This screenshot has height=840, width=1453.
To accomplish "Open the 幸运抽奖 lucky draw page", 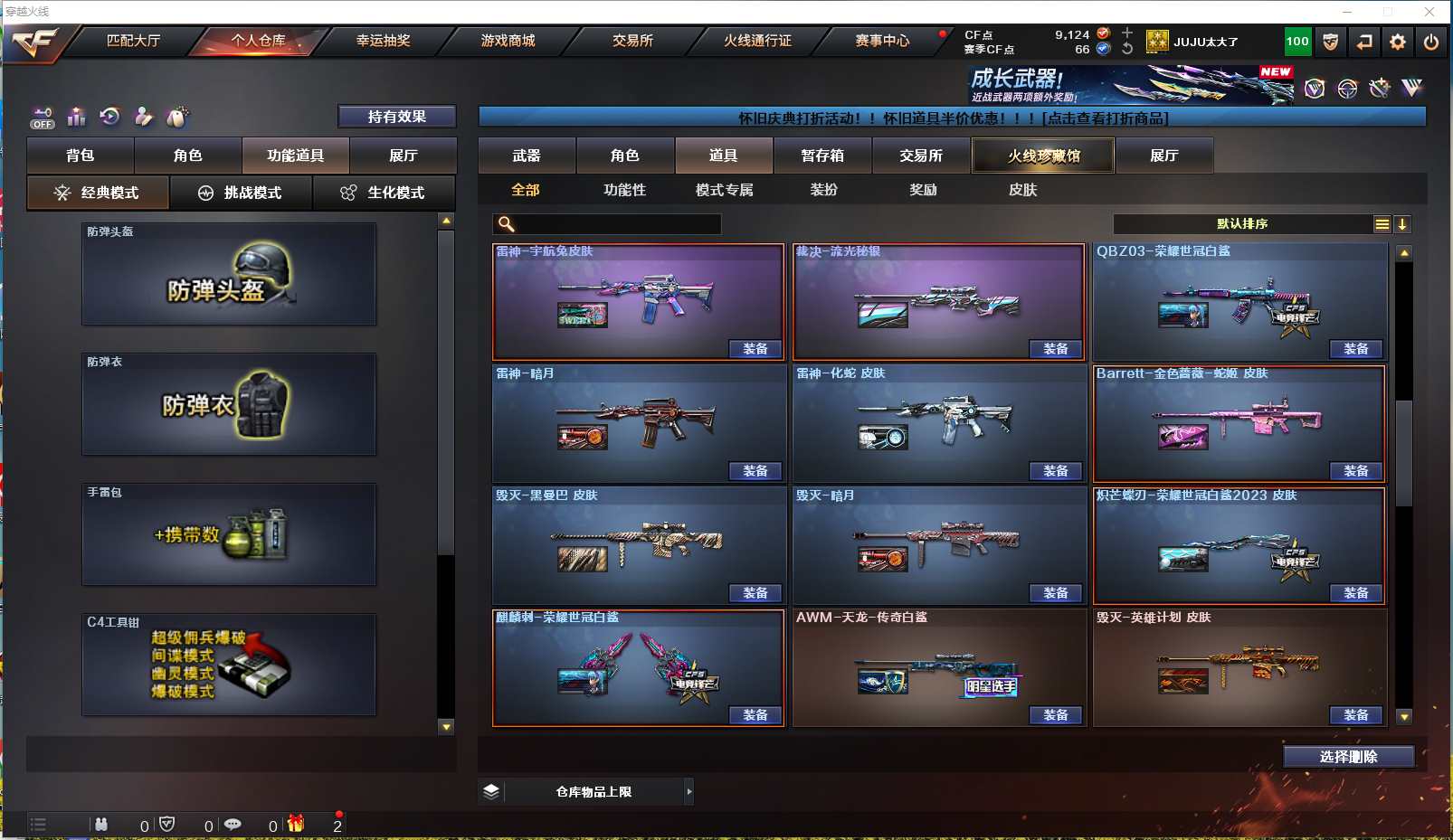I will click(383, 41).
